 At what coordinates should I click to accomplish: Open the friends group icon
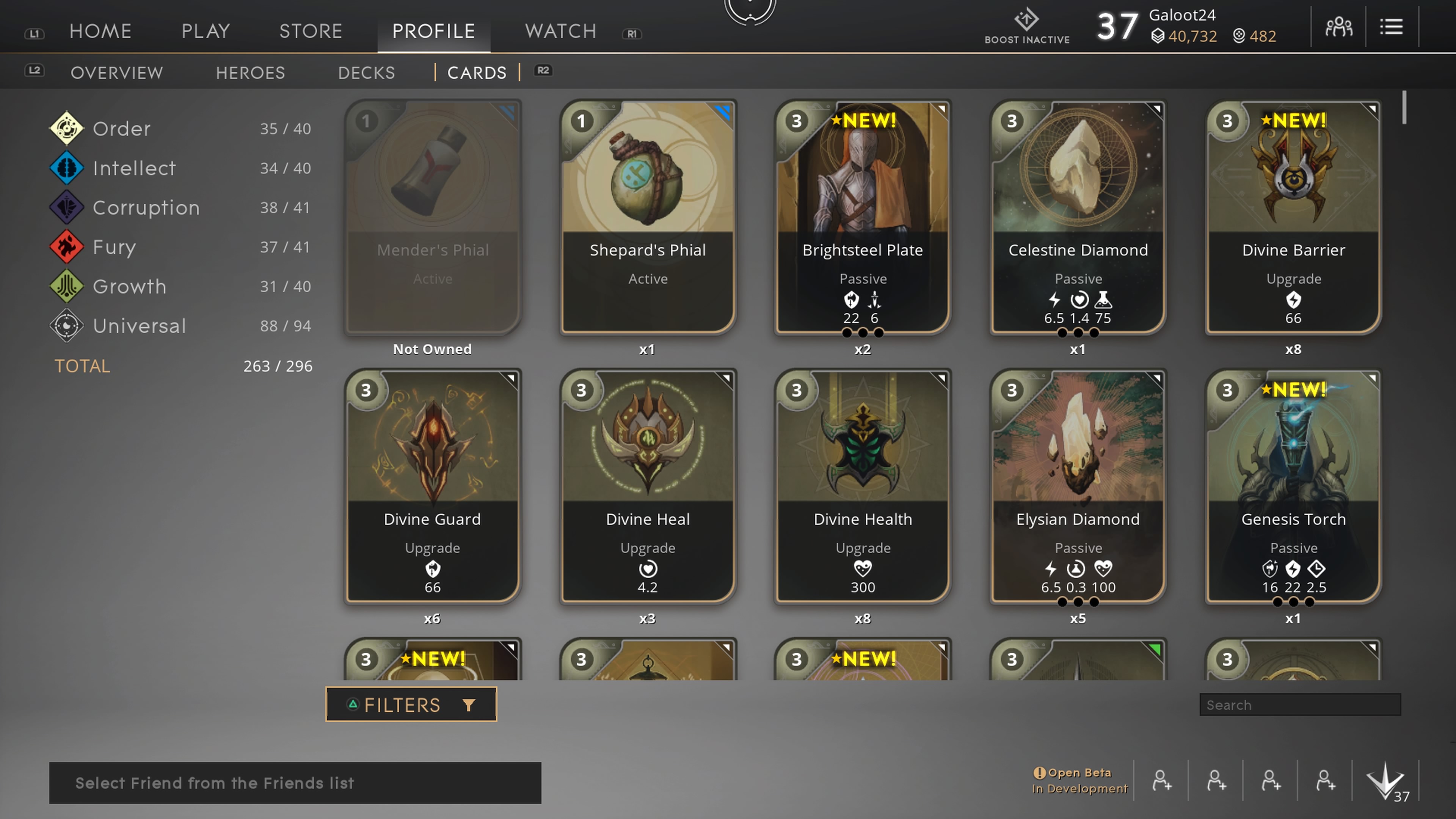[x=1338, y=27]
